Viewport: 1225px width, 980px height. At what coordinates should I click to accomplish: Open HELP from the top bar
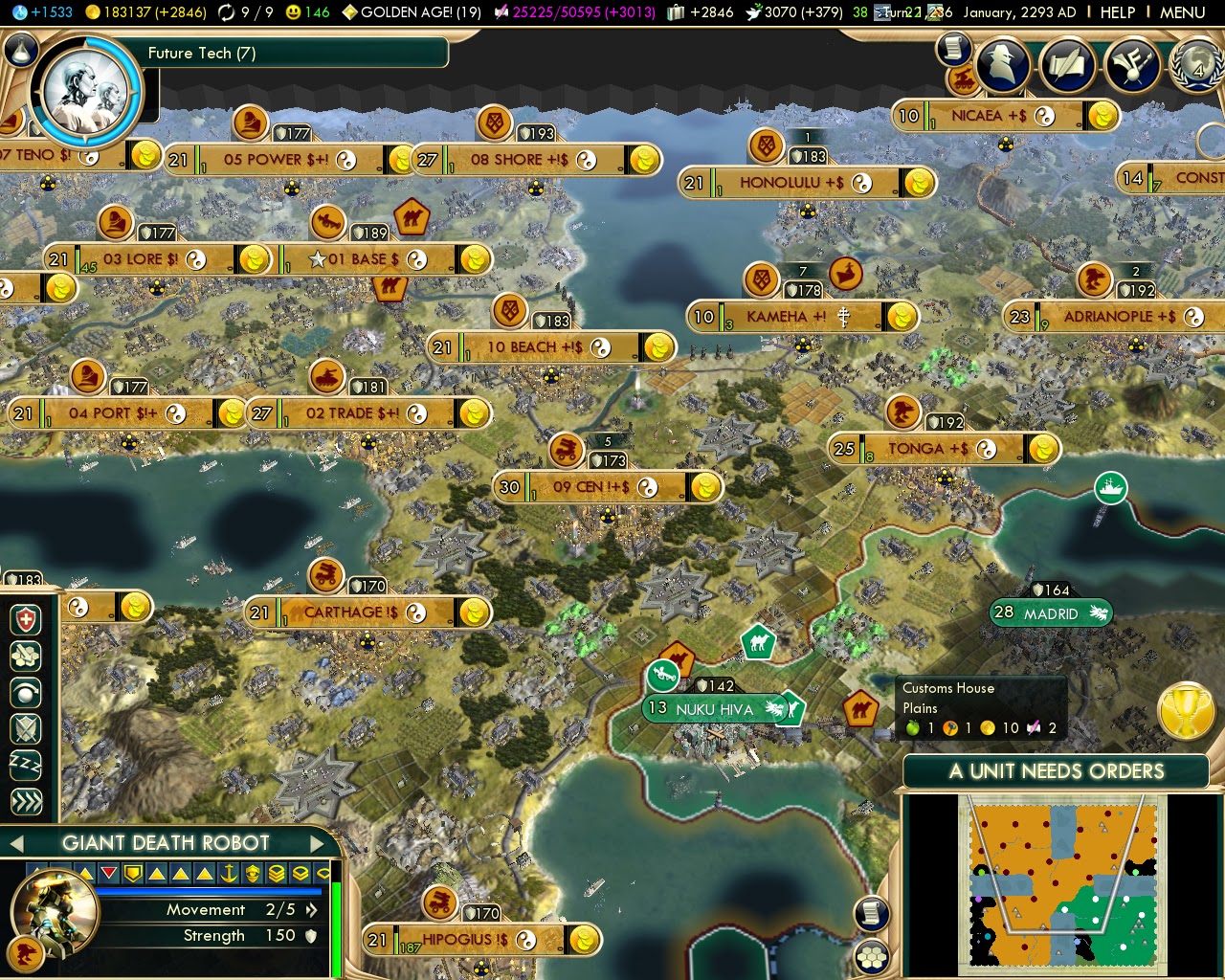tap(1117, 13)
